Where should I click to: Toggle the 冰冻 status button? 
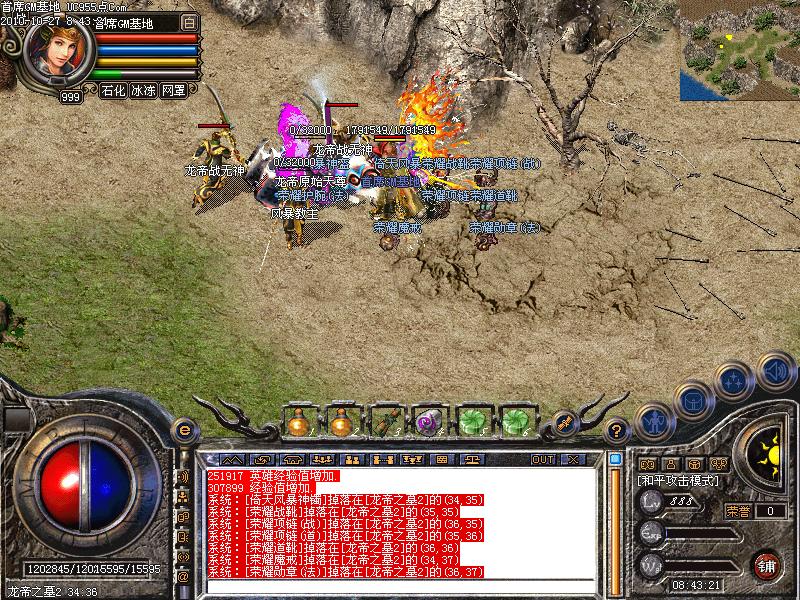143,90
